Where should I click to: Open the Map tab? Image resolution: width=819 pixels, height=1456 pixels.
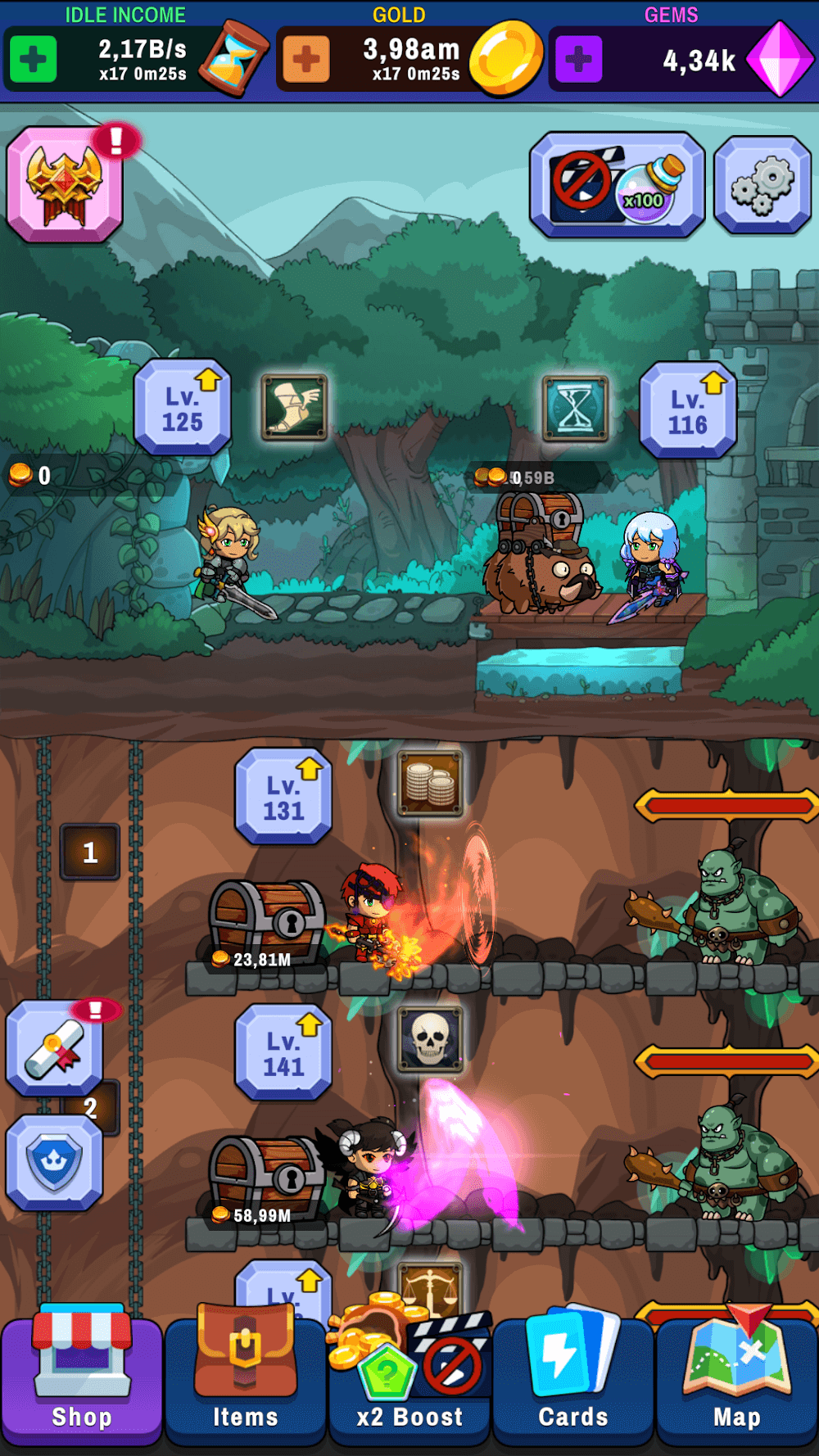(x=736, y=1379)
